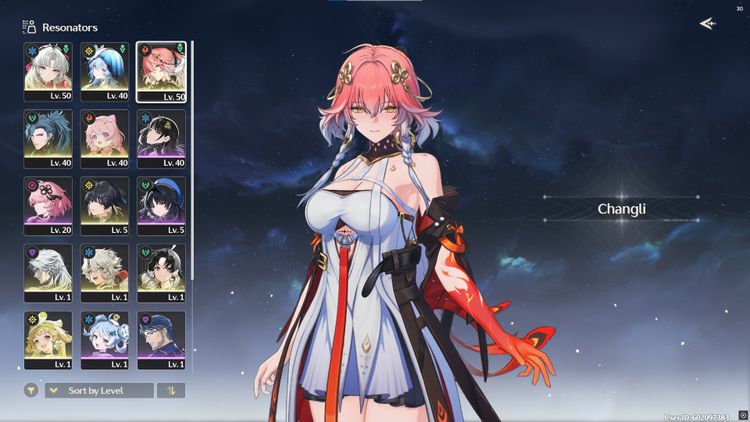Open the resonator filter funnel button
Viewport: 750px width, 422px height.
[x=31, y=390]
